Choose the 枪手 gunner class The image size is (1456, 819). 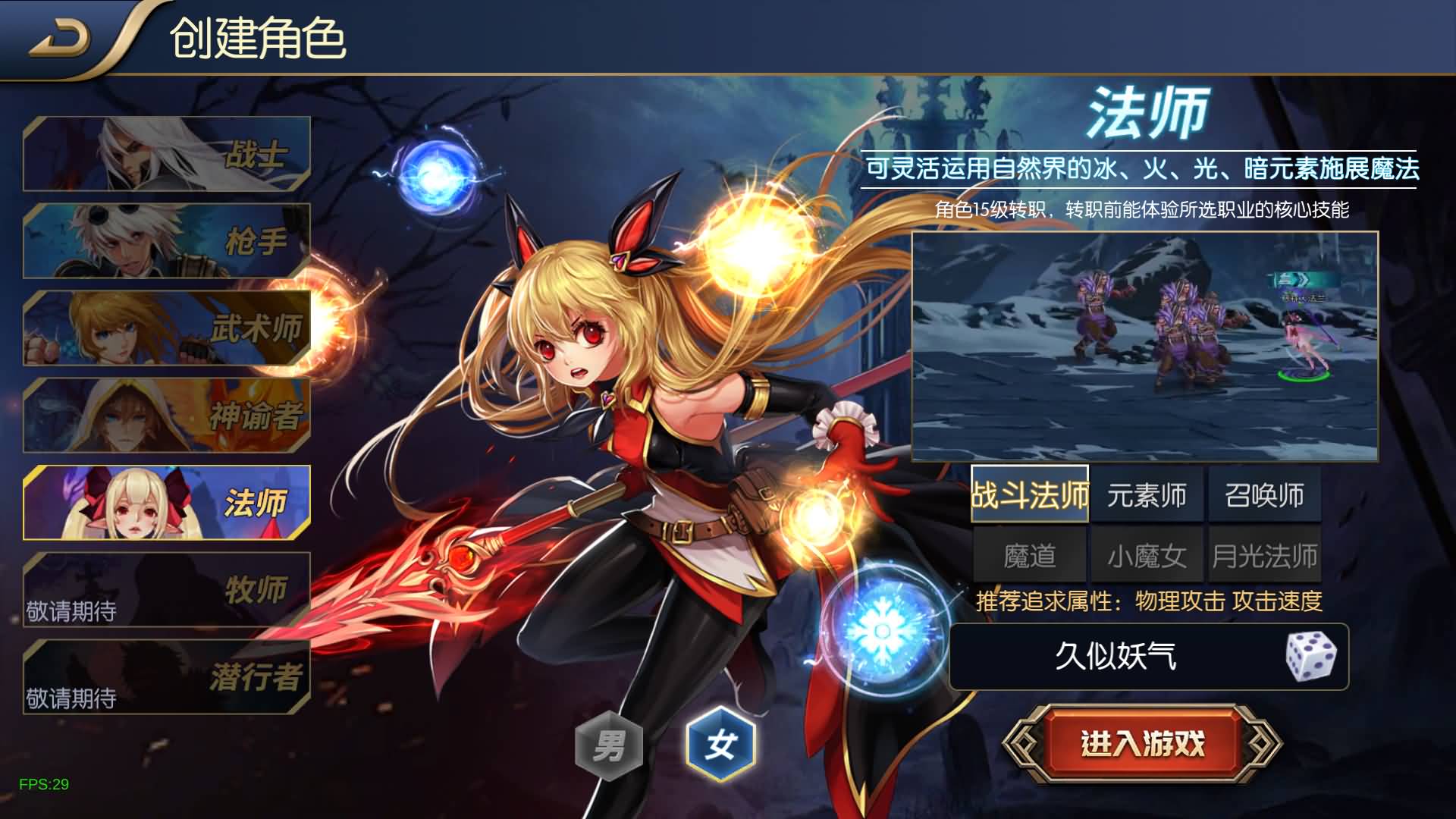click(x=167, y=241)
